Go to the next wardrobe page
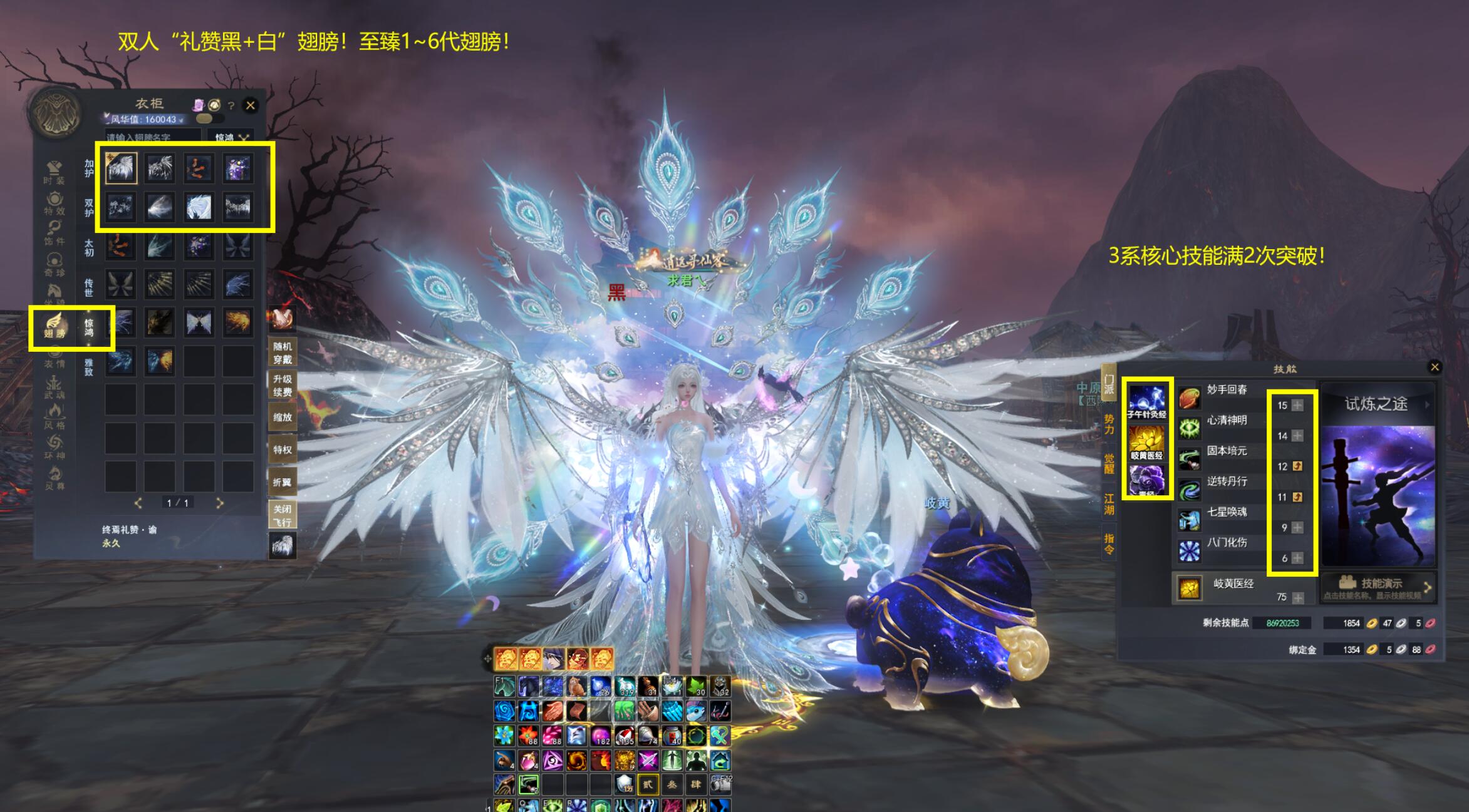Viewport: 1469px width, 812px height. coord(219,503)
